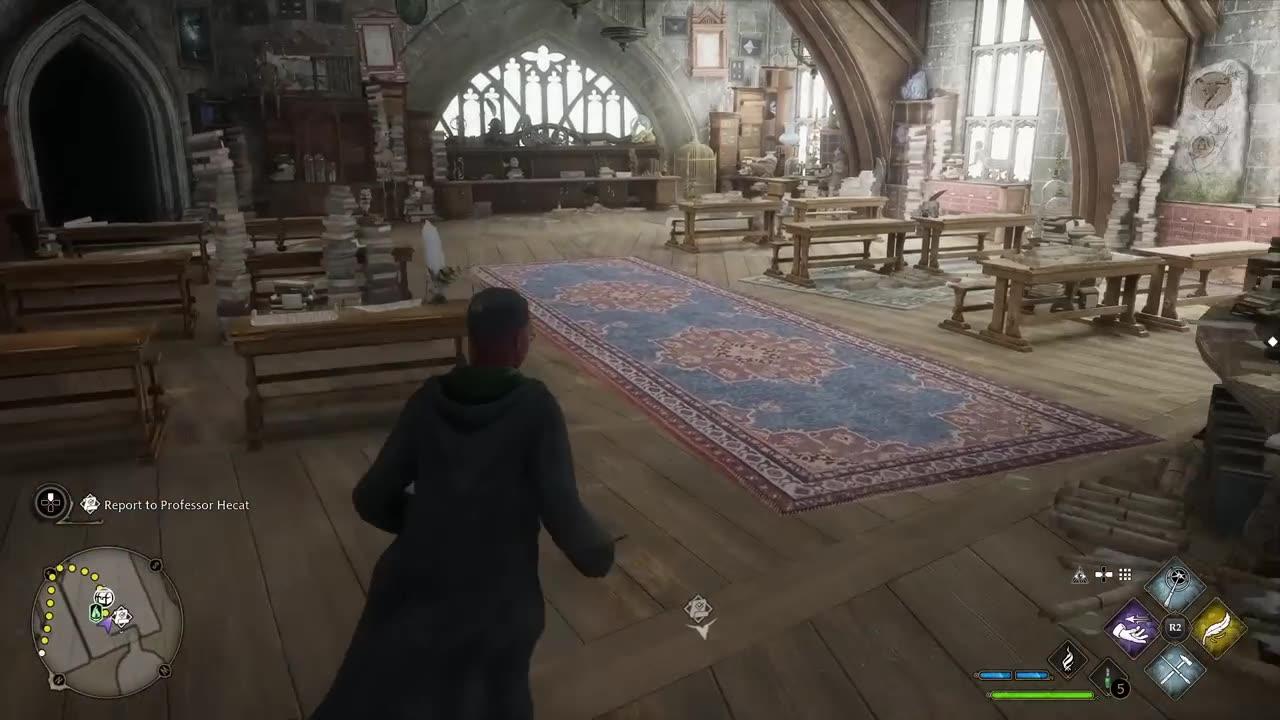
Task: Use the Wiggenweld potion bottle icon
Action: point(1106,677)
